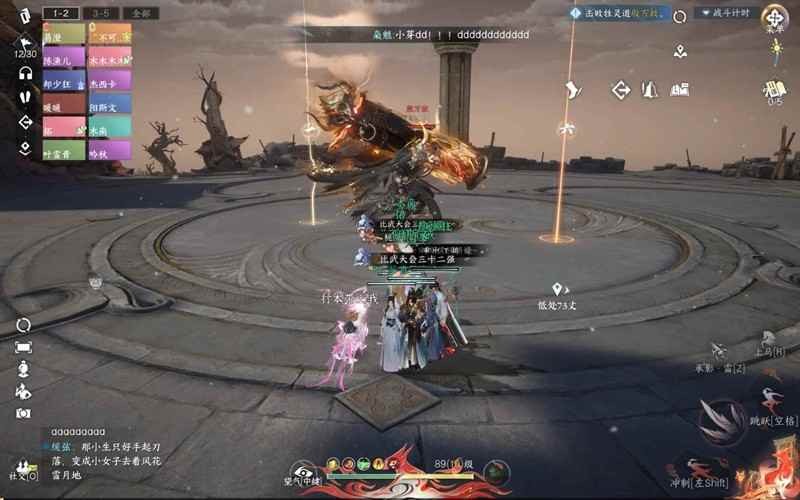Click the footprints follow icon
Image resolution: width=800 pixels, height=500 pixels.
click(26, 97)
